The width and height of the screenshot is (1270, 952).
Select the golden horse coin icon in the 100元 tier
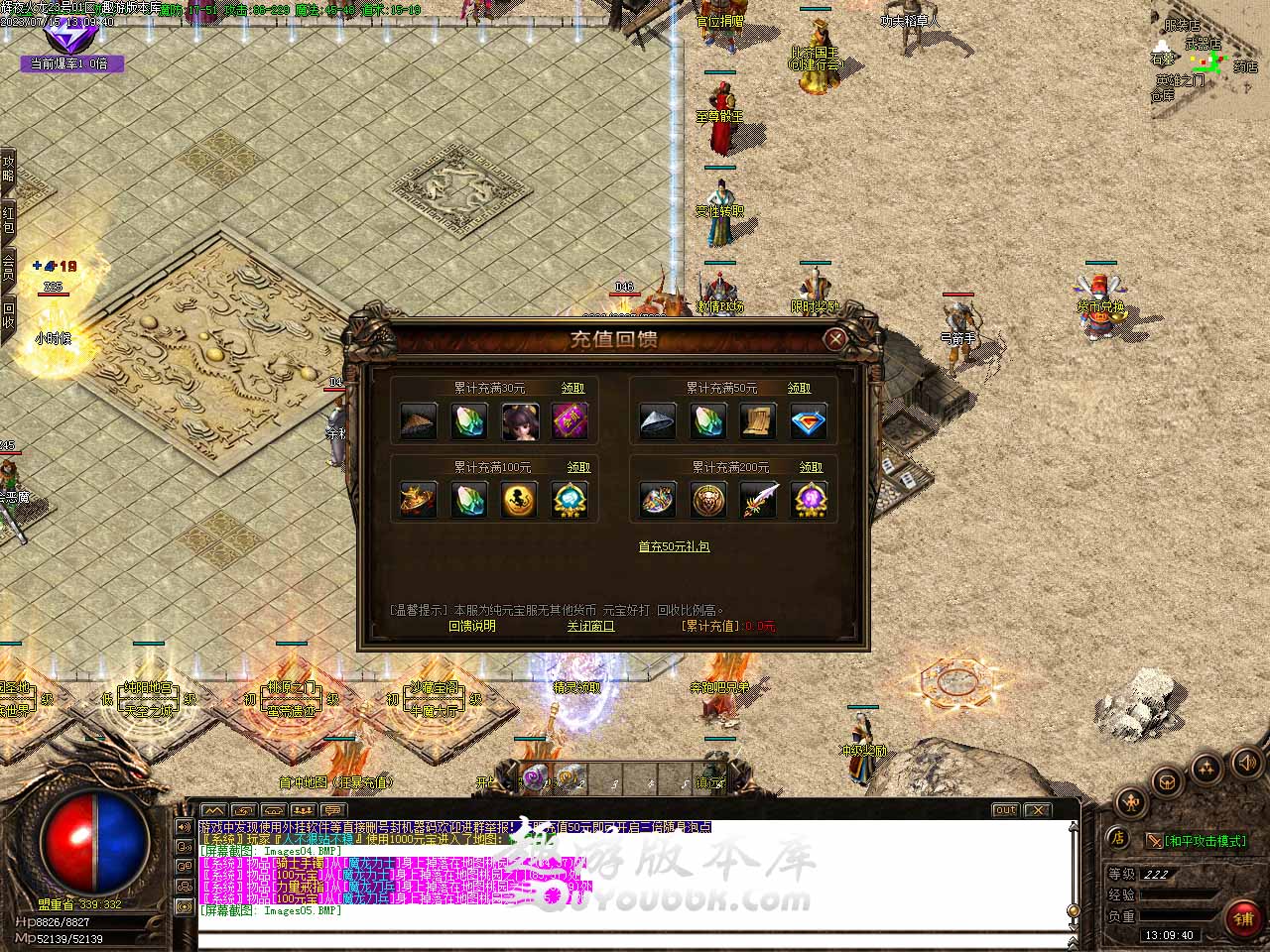(x=520, y=500)
